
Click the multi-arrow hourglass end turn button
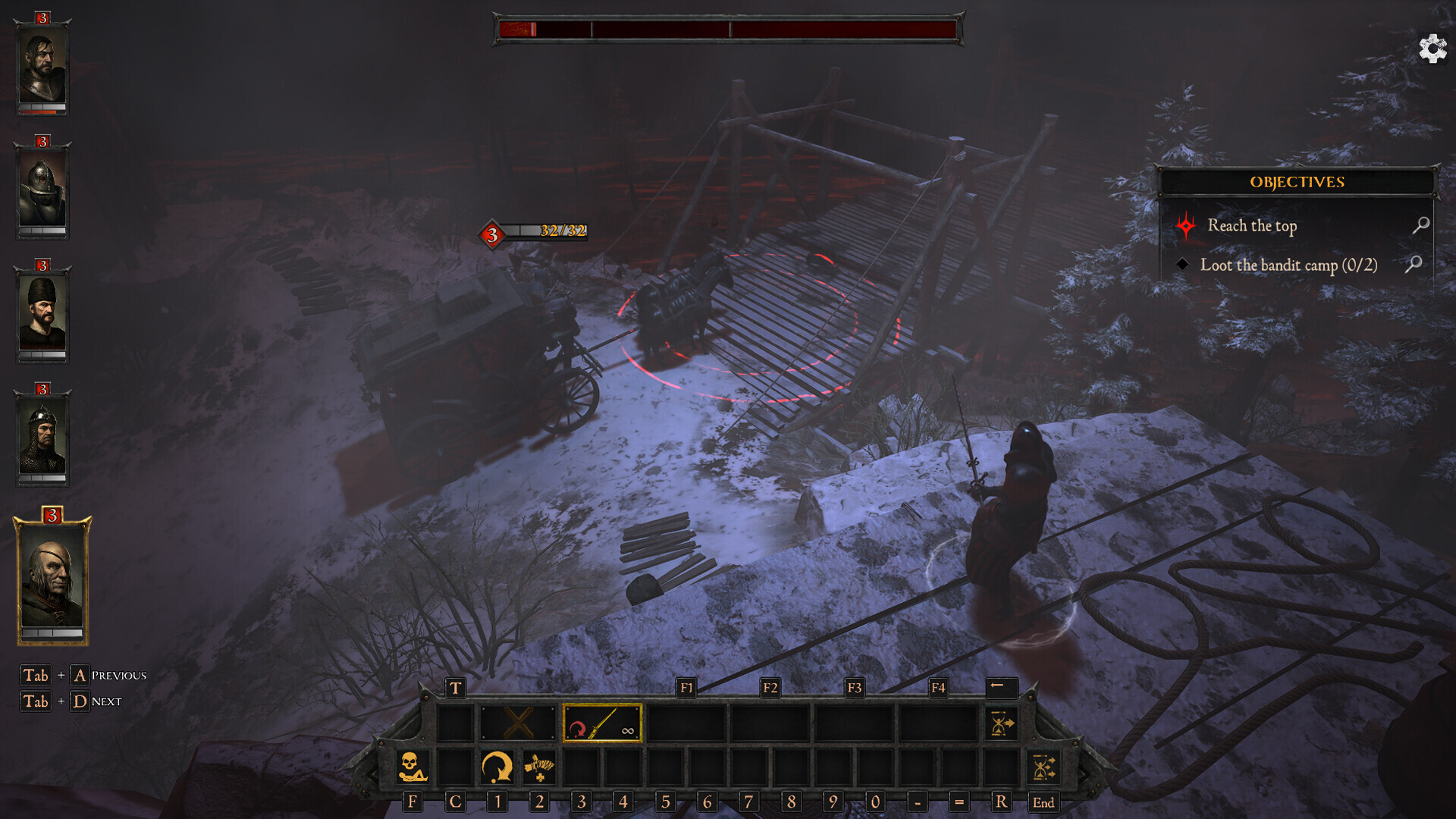tap(1043, 767)
